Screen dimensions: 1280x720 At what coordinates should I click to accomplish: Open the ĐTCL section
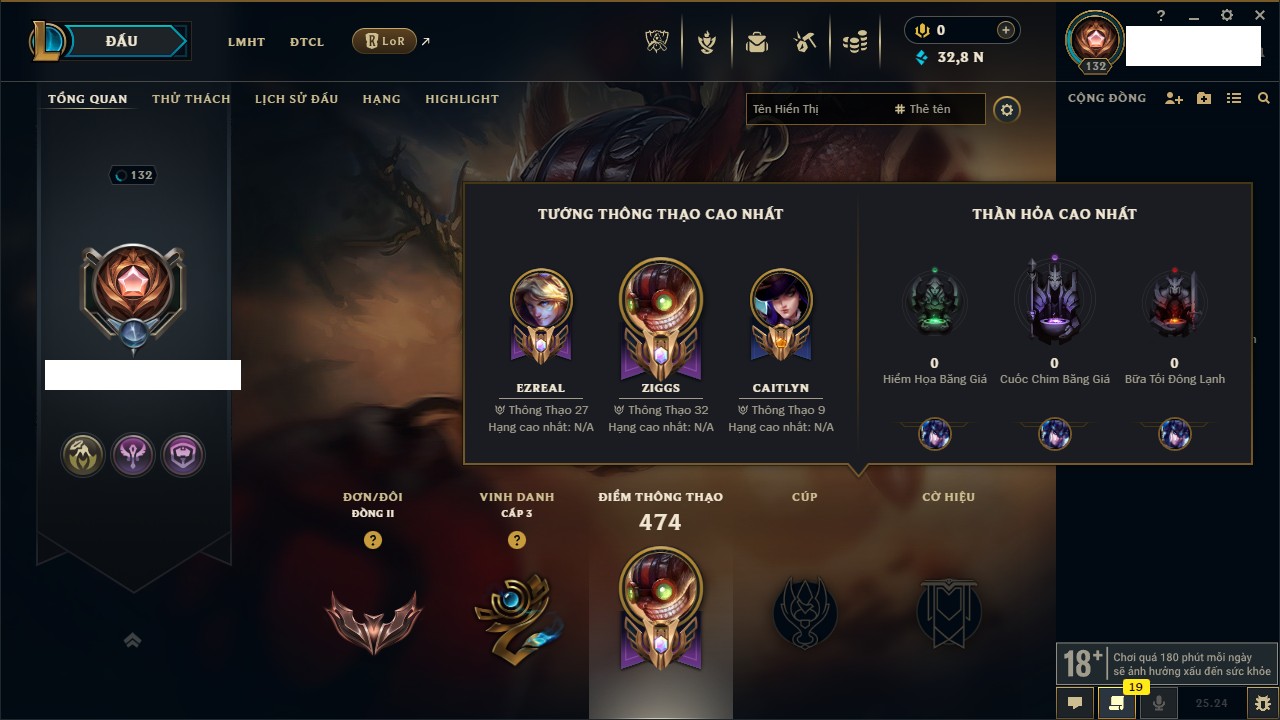(x=307, y=42)
